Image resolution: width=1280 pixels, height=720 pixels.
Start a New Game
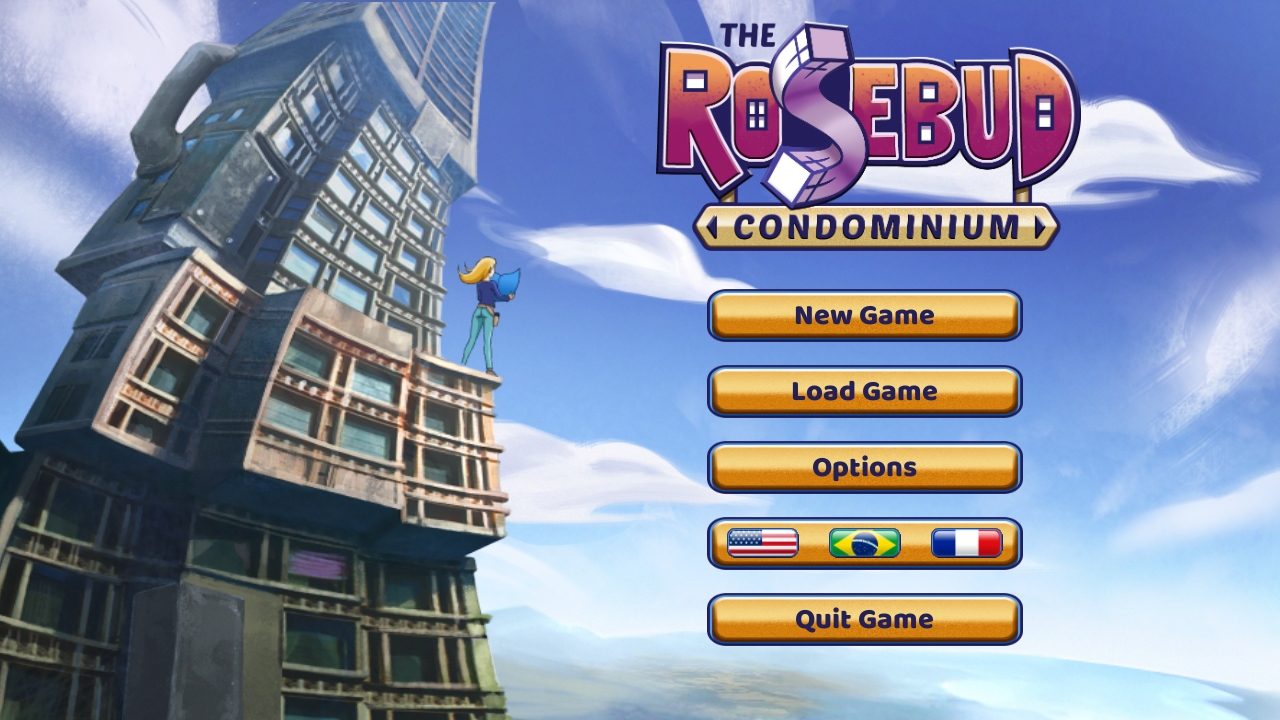coord(864,315)
